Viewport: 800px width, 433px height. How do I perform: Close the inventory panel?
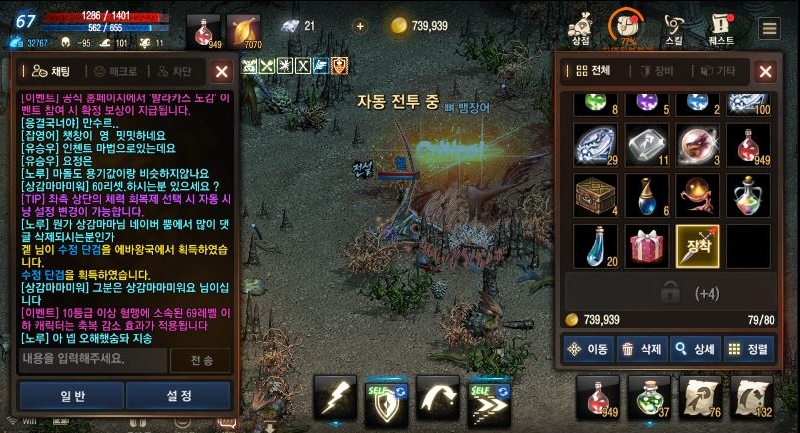[x=765, y=71]
